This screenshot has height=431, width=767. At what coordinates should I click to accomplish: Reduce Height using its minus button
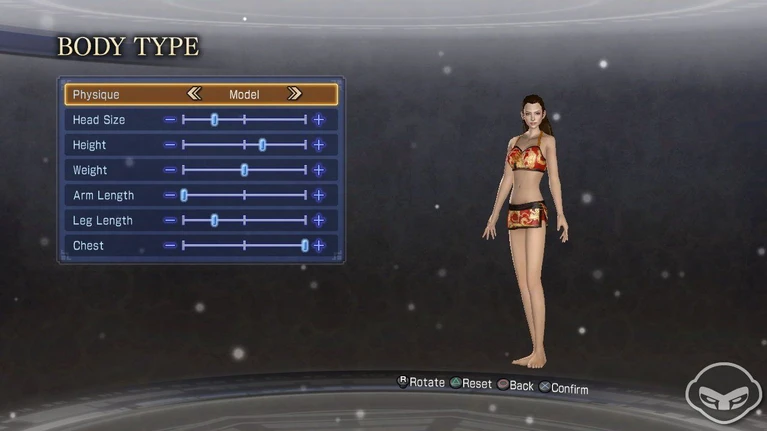coord(170,145)
